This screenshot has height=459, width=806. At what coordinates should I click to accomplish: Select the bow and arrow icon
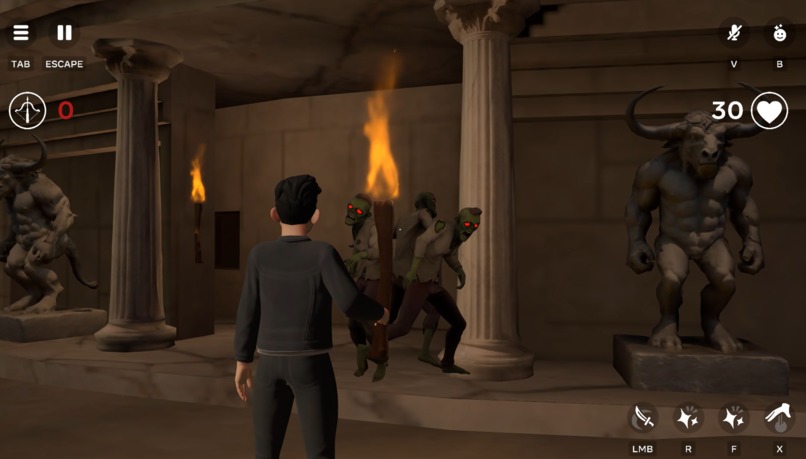point(28,110)
